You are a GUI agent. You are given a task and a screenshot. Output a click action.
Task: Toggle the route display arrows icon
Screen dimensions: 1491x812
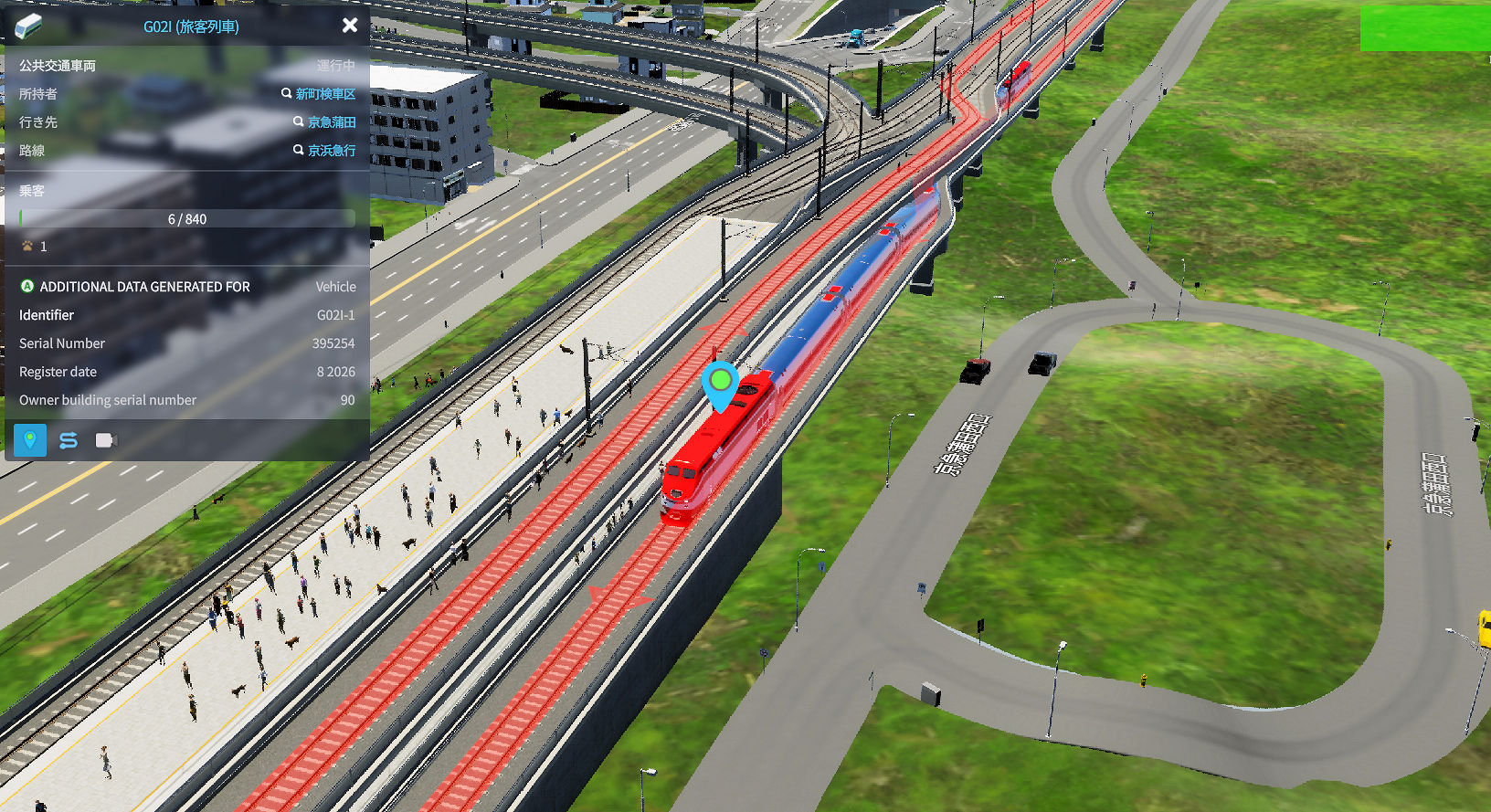[x=69, y=440]
